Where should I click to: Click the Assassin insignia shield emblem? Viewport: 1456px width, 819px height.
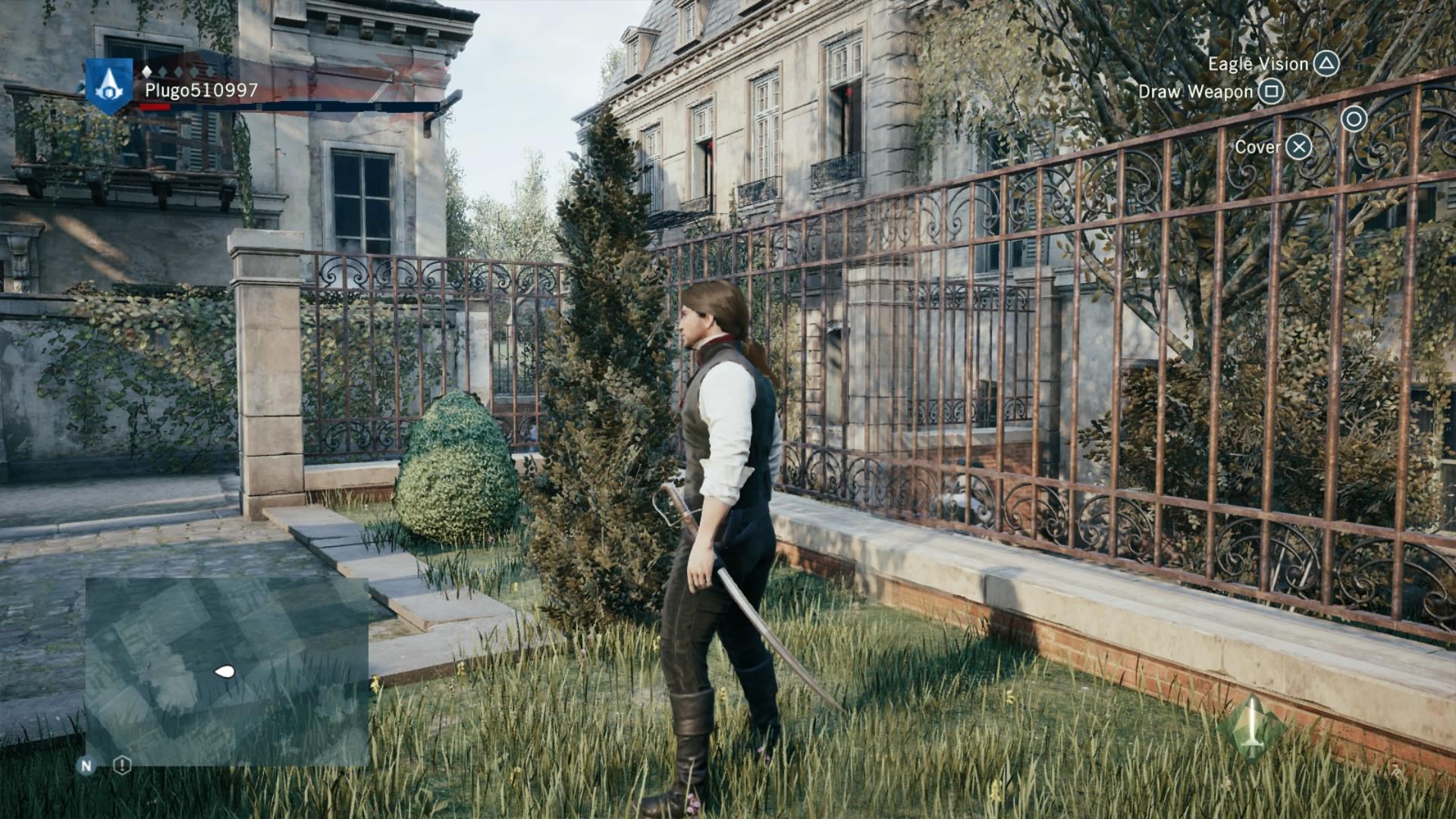[x=109, y=86]
